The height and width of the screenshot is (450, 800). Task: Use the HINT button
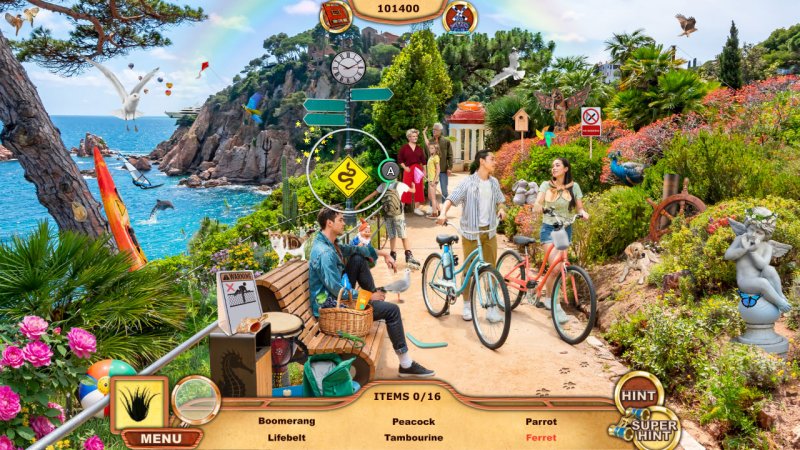[x=637, y=396]
